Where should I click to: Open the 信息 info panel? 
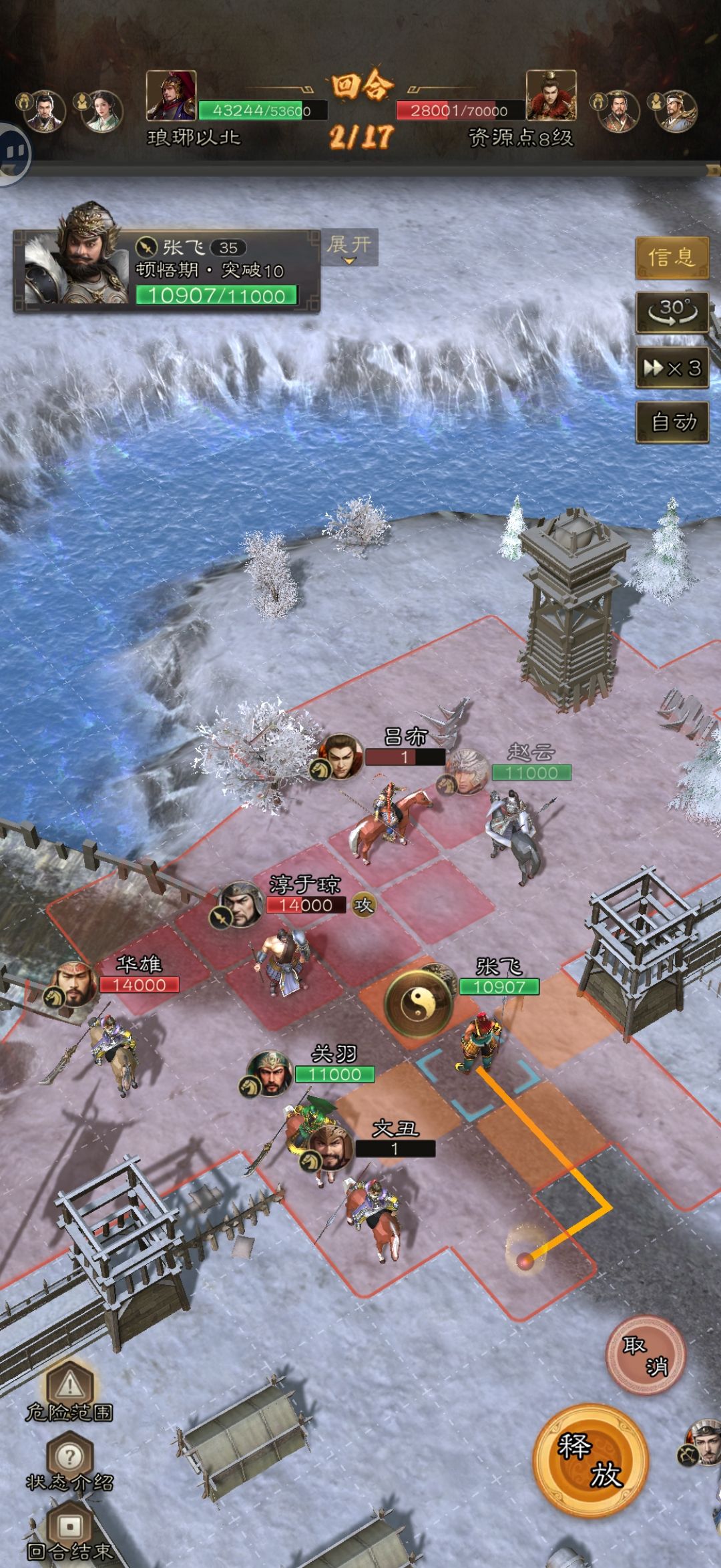[671, 256]
